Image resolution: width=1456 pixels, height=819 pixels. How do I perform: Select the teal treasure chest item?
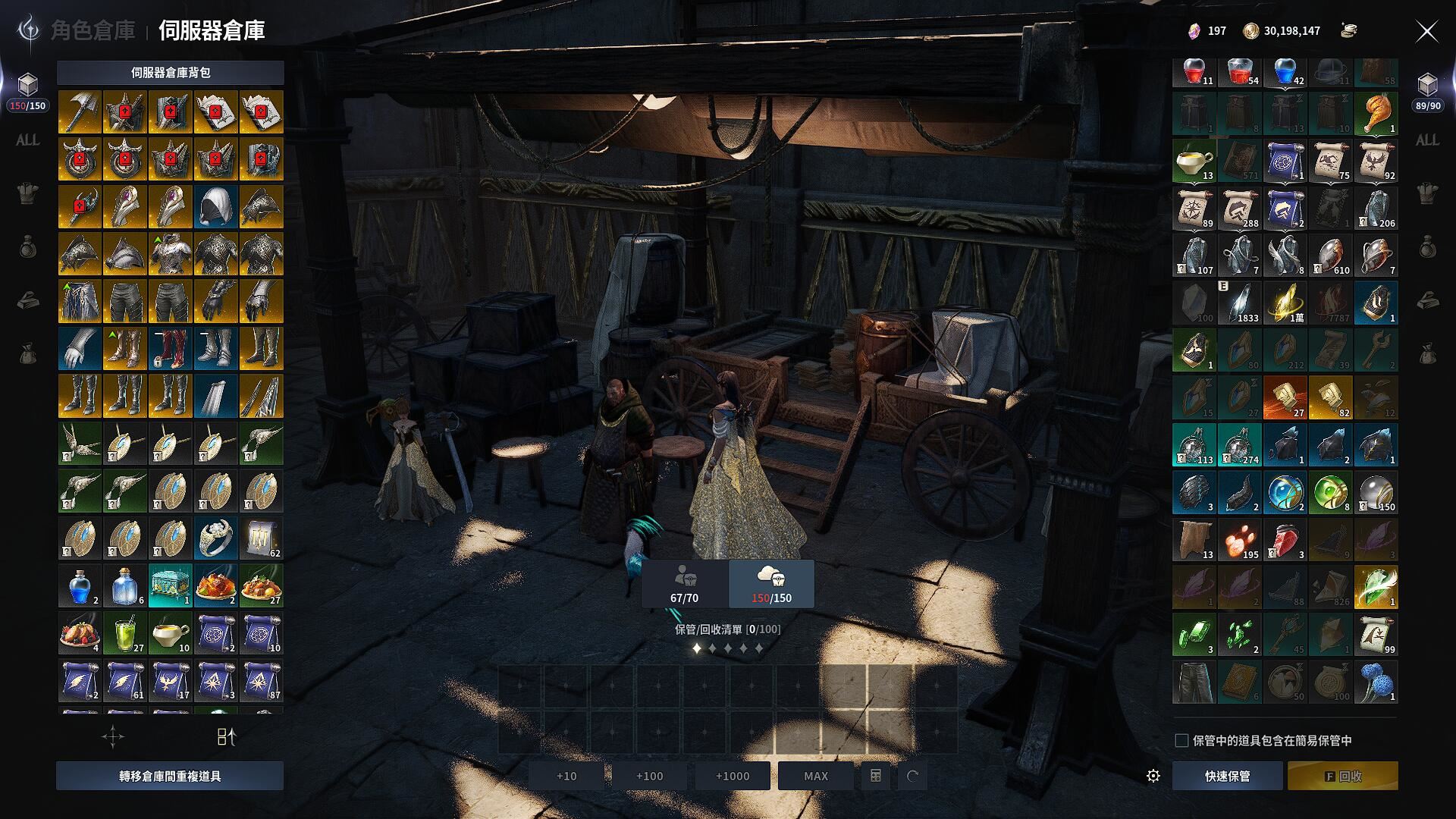pyautogui.click(x=171, y=585)
